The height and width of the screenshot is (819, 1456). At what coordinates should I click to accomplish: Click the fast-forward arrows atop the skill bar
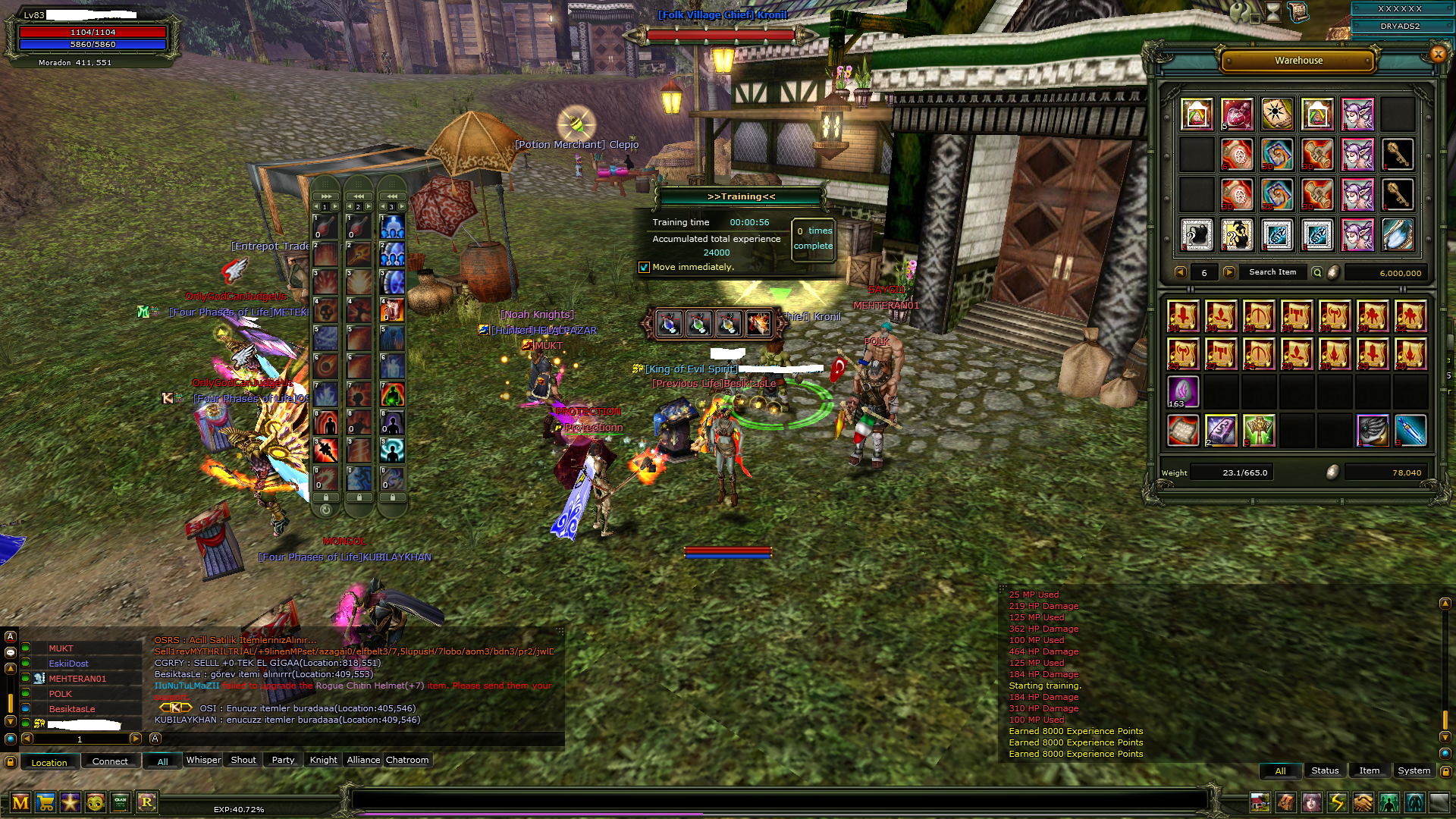pos(325,196)
